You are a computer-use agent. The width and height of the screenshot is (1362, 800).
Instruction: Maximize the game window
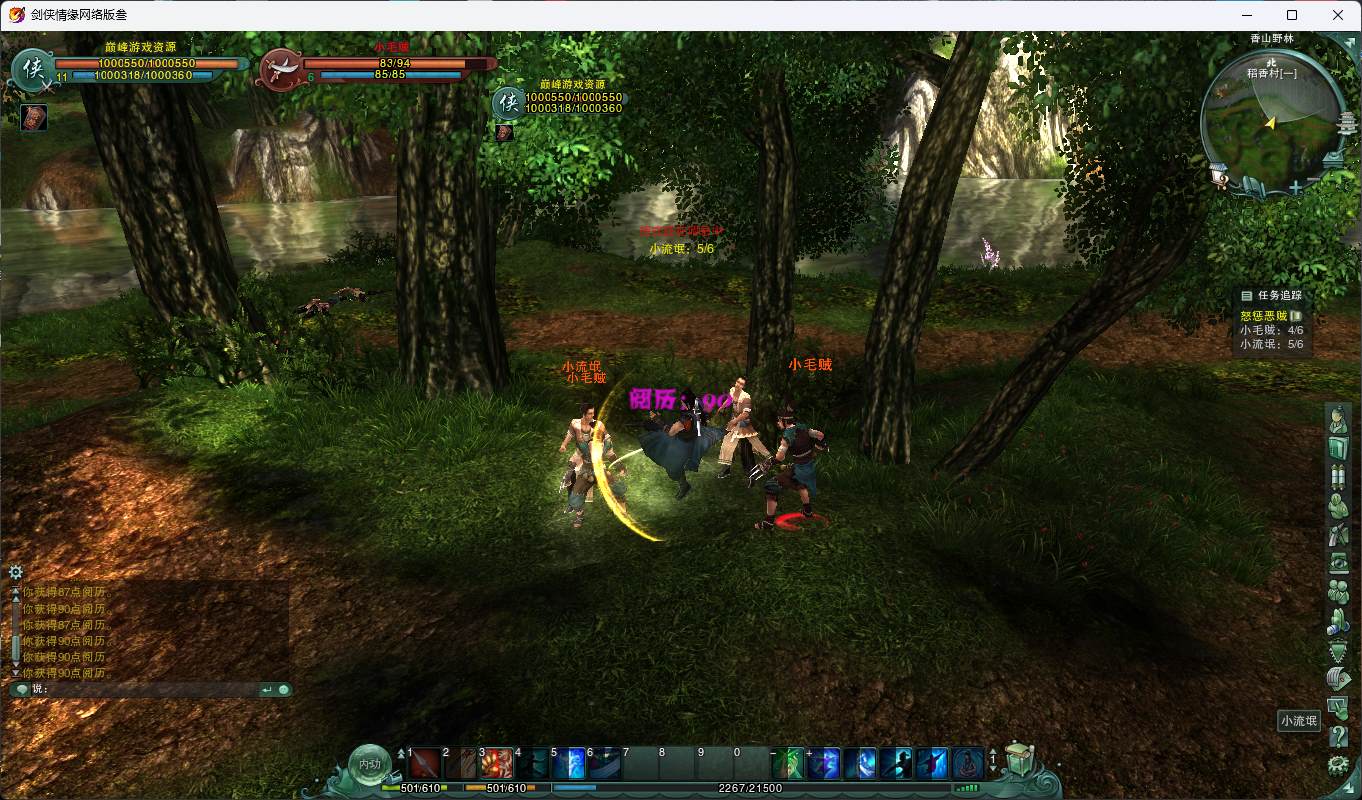tap(1292, 15)
